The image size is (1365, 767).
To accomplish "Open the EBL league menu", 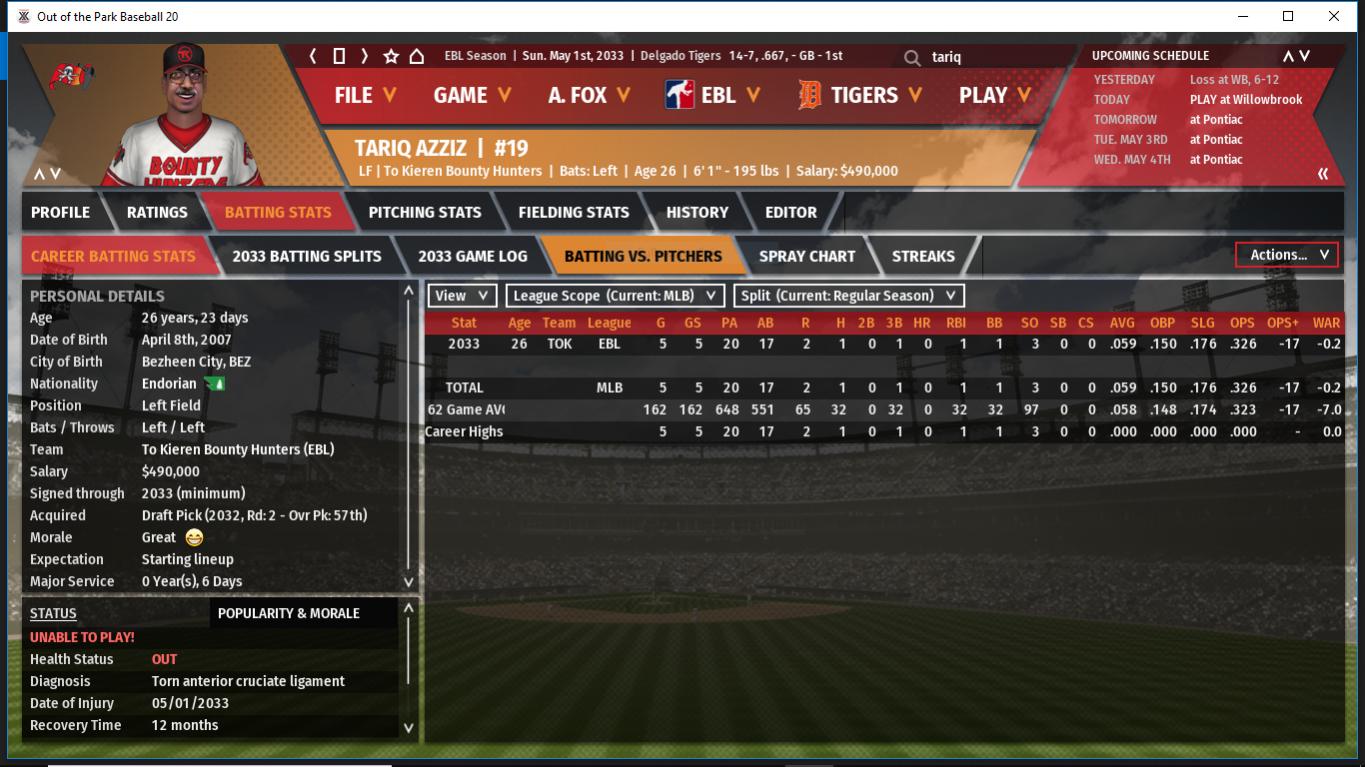I will pos(713,95).
